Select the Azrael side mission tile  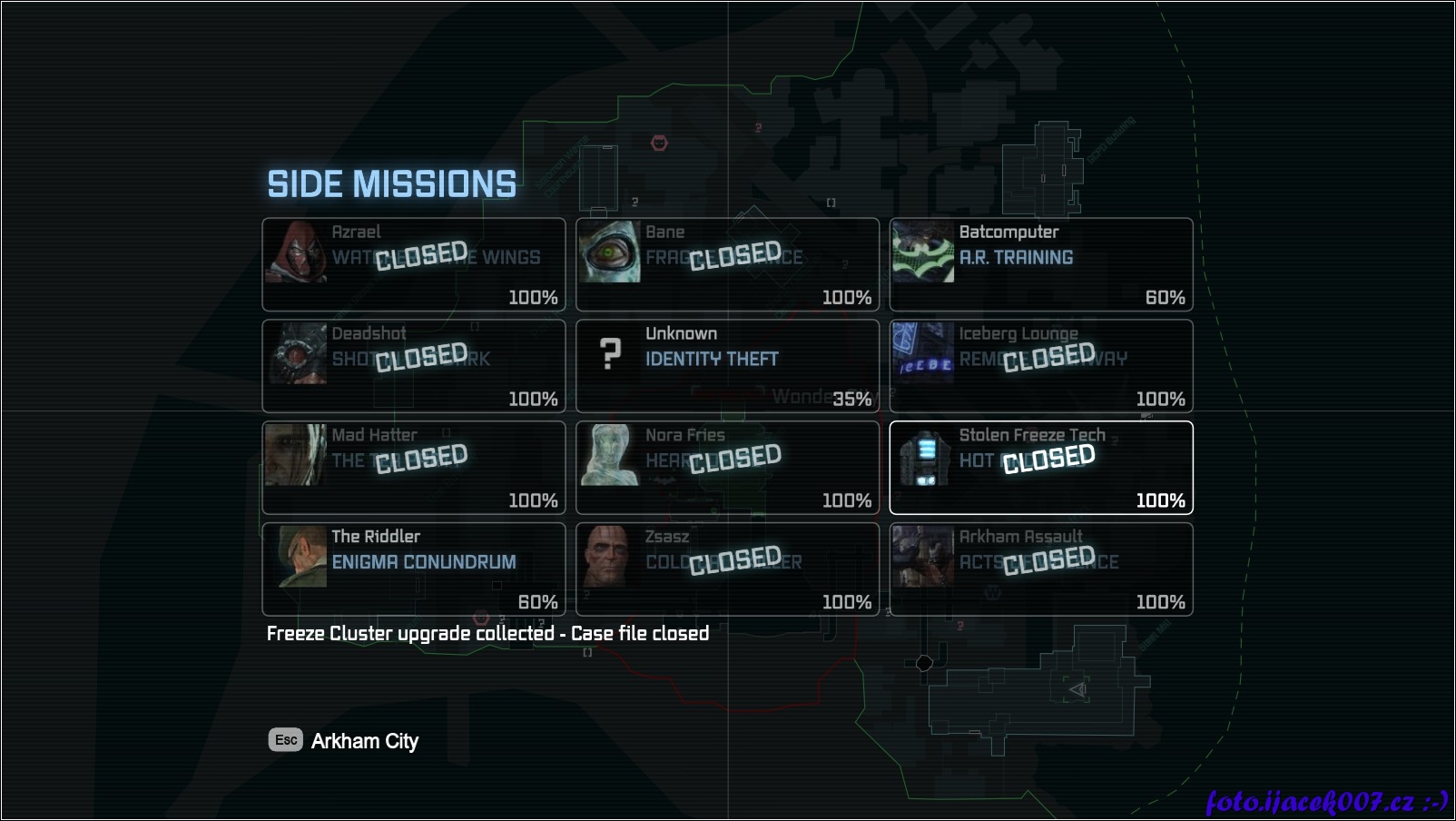(x=414, y=264)
